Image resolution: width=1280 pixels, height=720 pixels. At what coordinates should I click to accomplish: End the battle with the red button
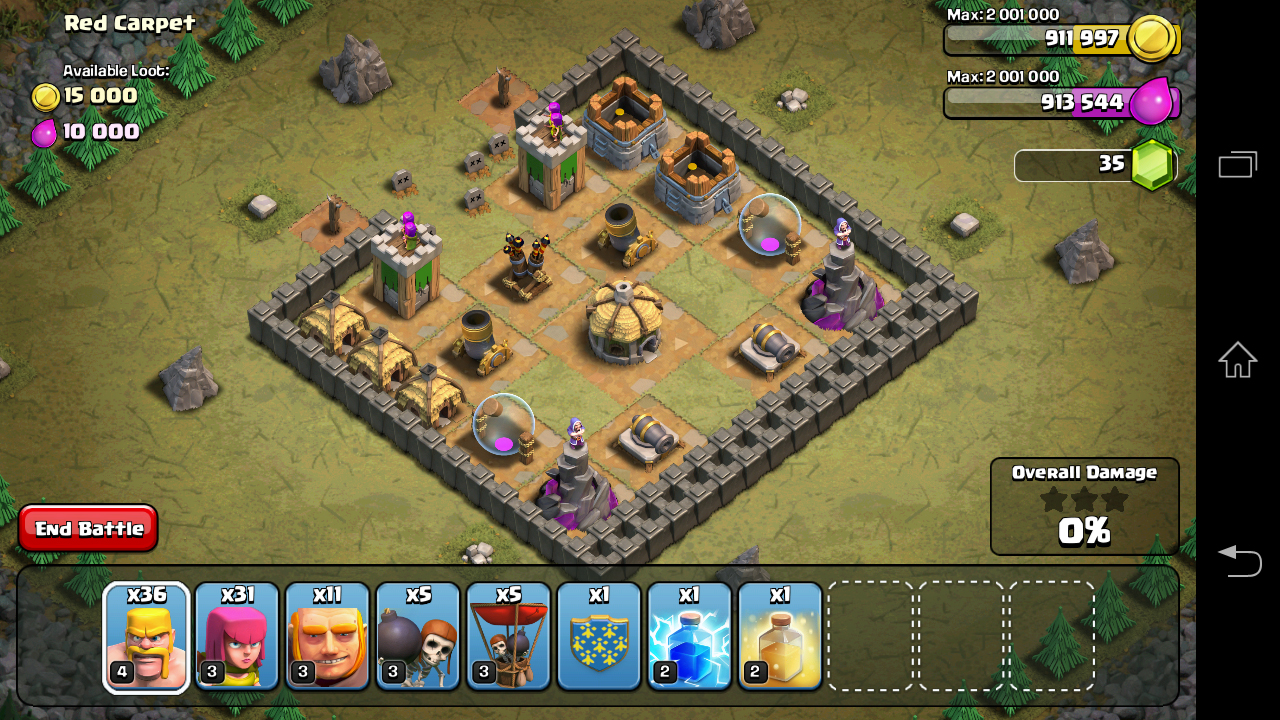point(88,528)
